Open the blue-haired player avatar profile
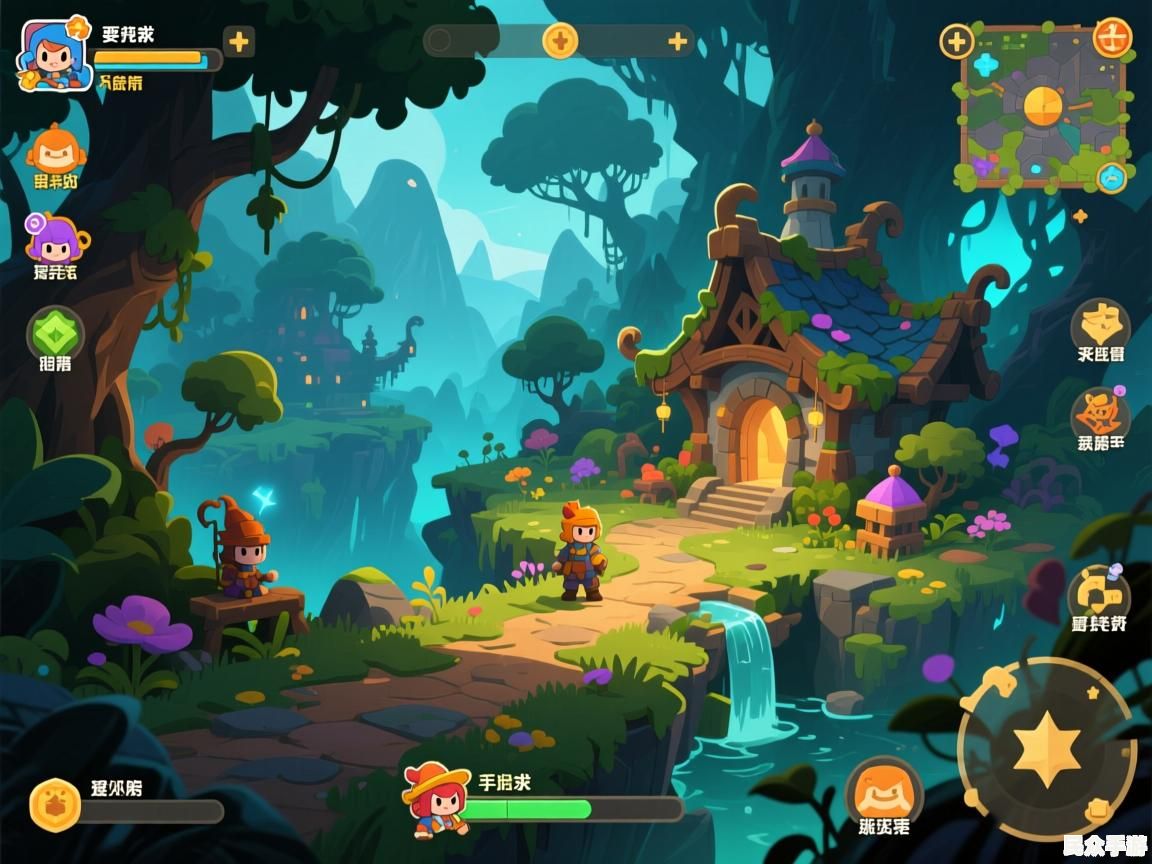The height and width of the screenshot is (864, 1152). pos(48,55)
